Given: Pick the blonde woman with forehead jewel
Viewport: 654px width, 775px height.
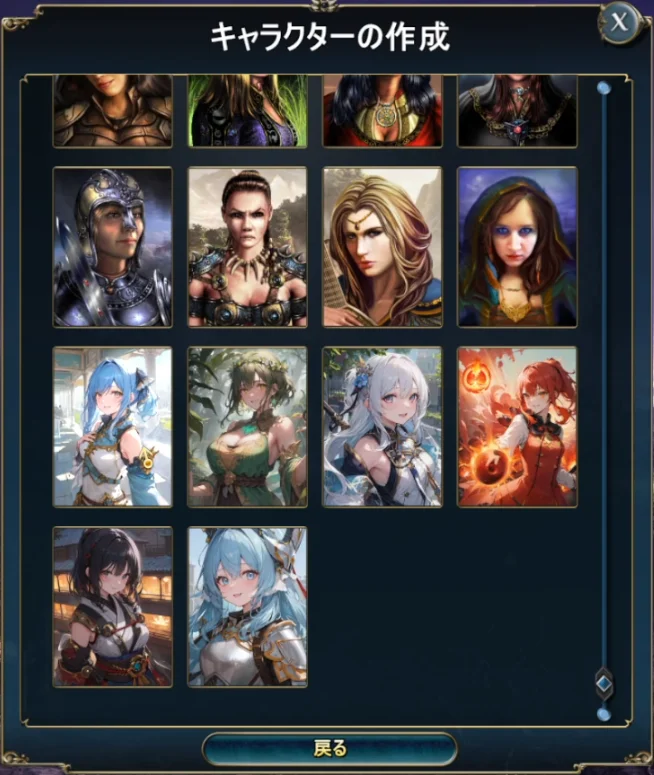Looking at the screenshot, I should pos(382,247).
